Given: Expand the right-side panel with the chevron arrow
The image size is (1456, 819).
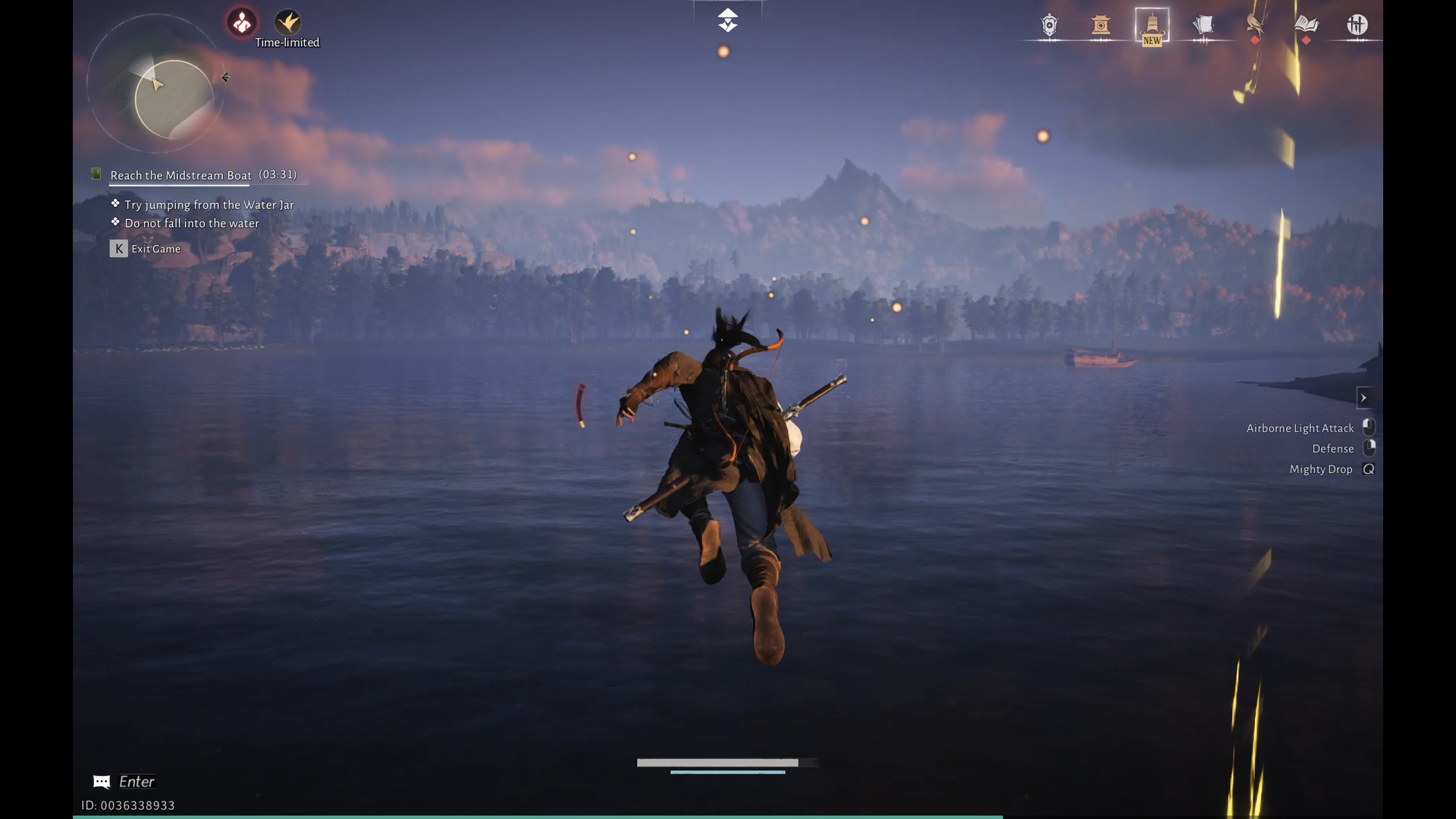Looking at the screenshot, I should [1364, 397].
